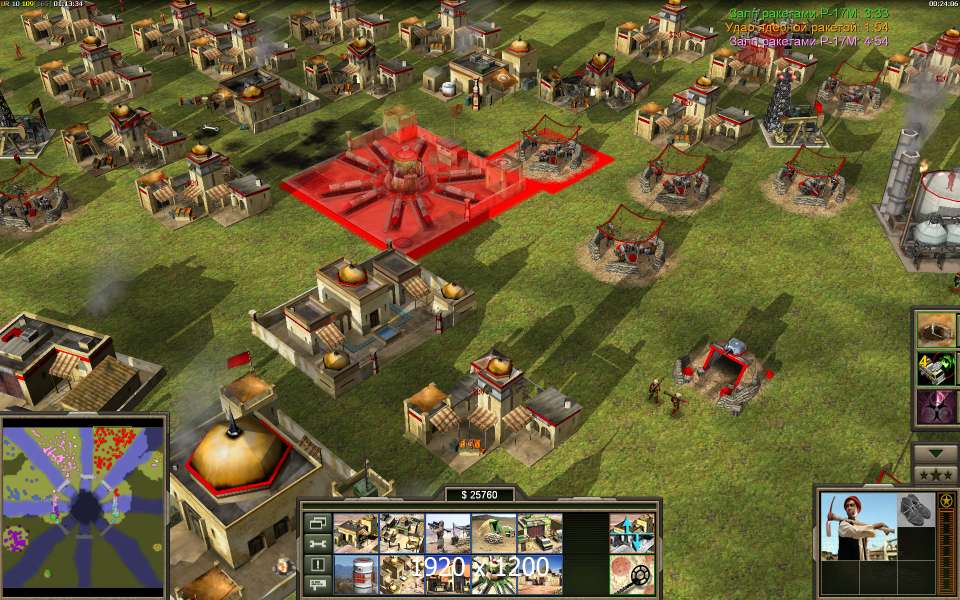Click the stacked-windows button on command bar
The height and width of the screenshot is (600, 960).
(317, 523)
